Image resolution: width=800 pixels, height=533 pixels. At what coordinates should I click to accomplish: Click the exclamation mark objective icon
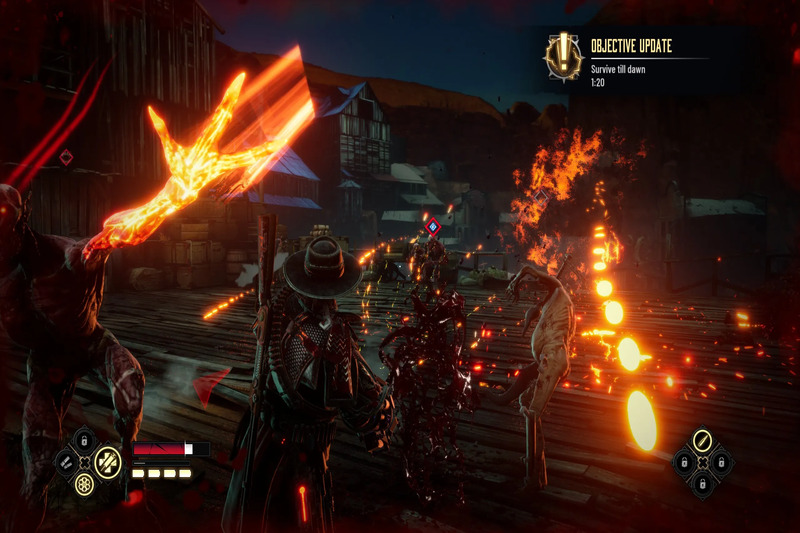pos(563,56)
